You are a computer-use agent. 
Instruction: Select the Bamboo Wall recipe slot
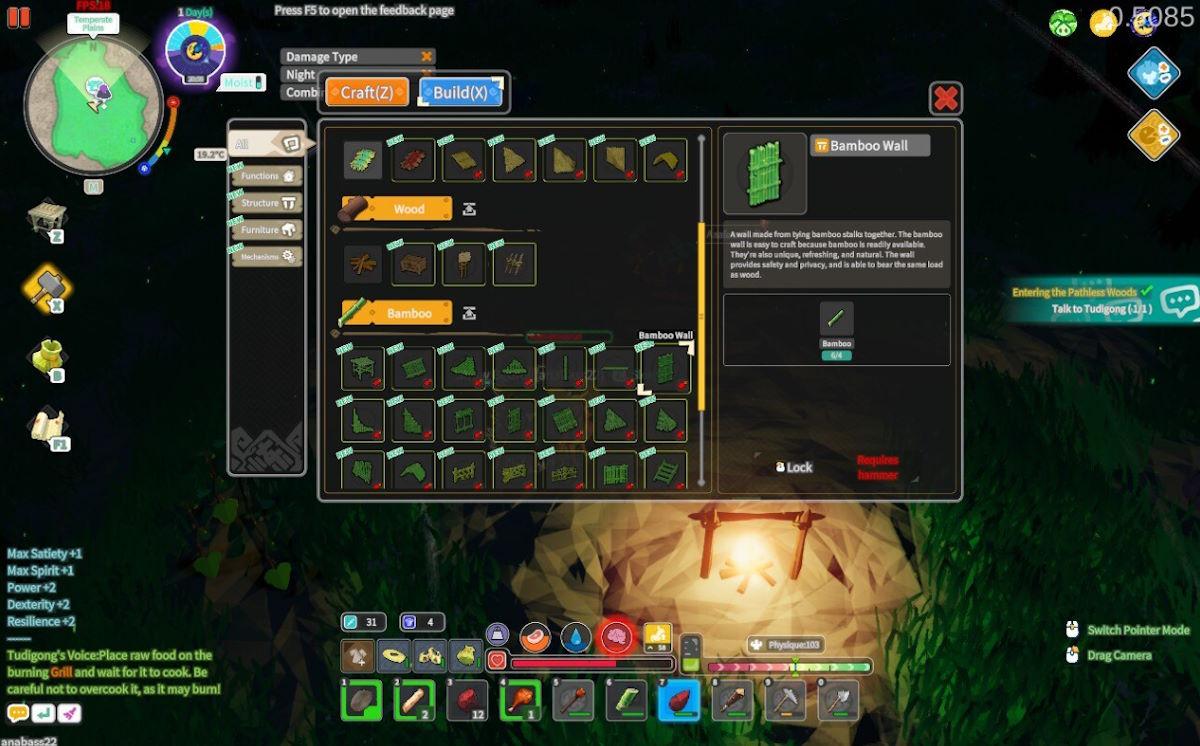click(664, 369)
